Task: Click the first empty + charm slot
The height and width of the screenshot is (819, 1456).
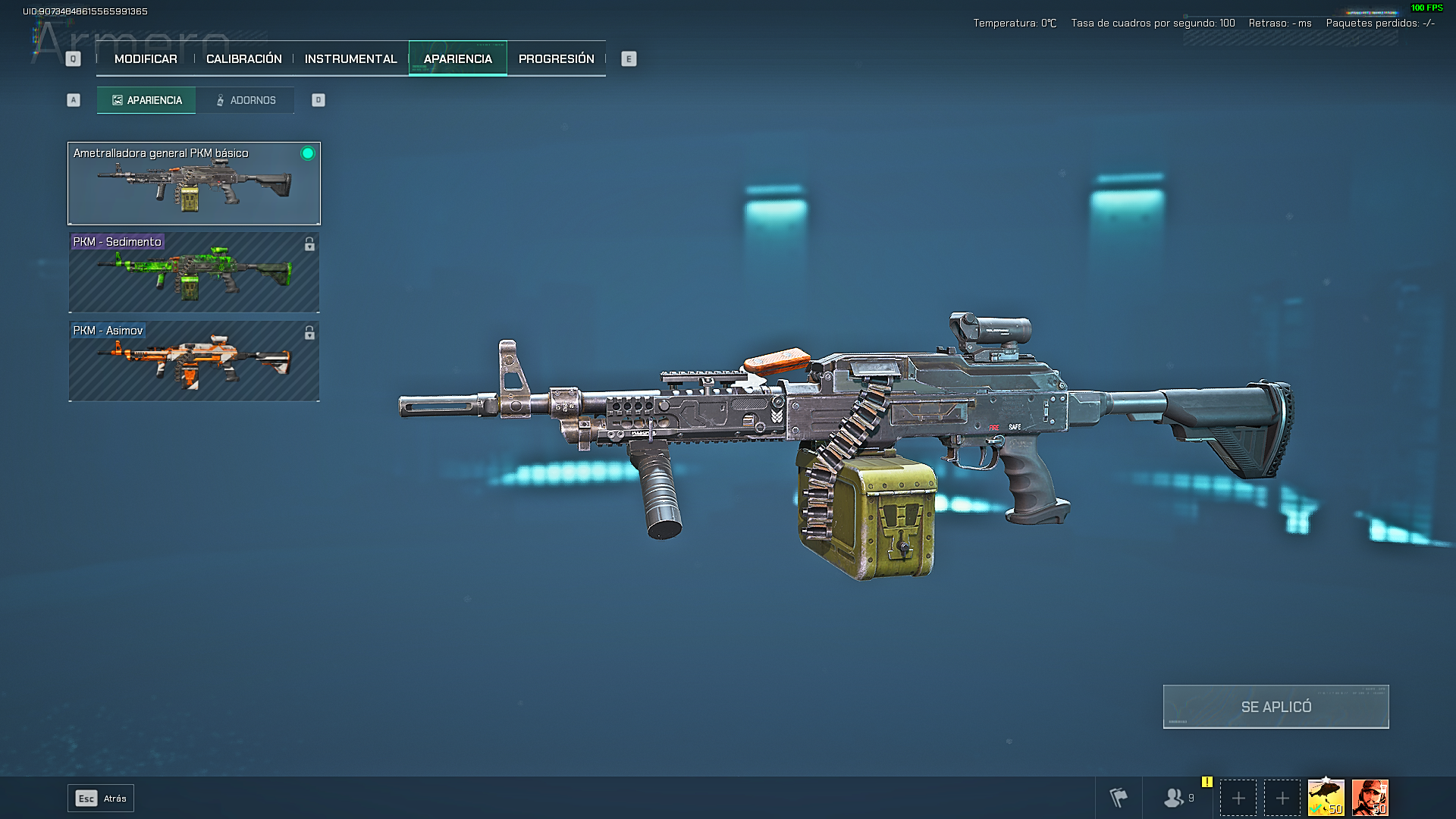Action: click(x=1239, y=798)
